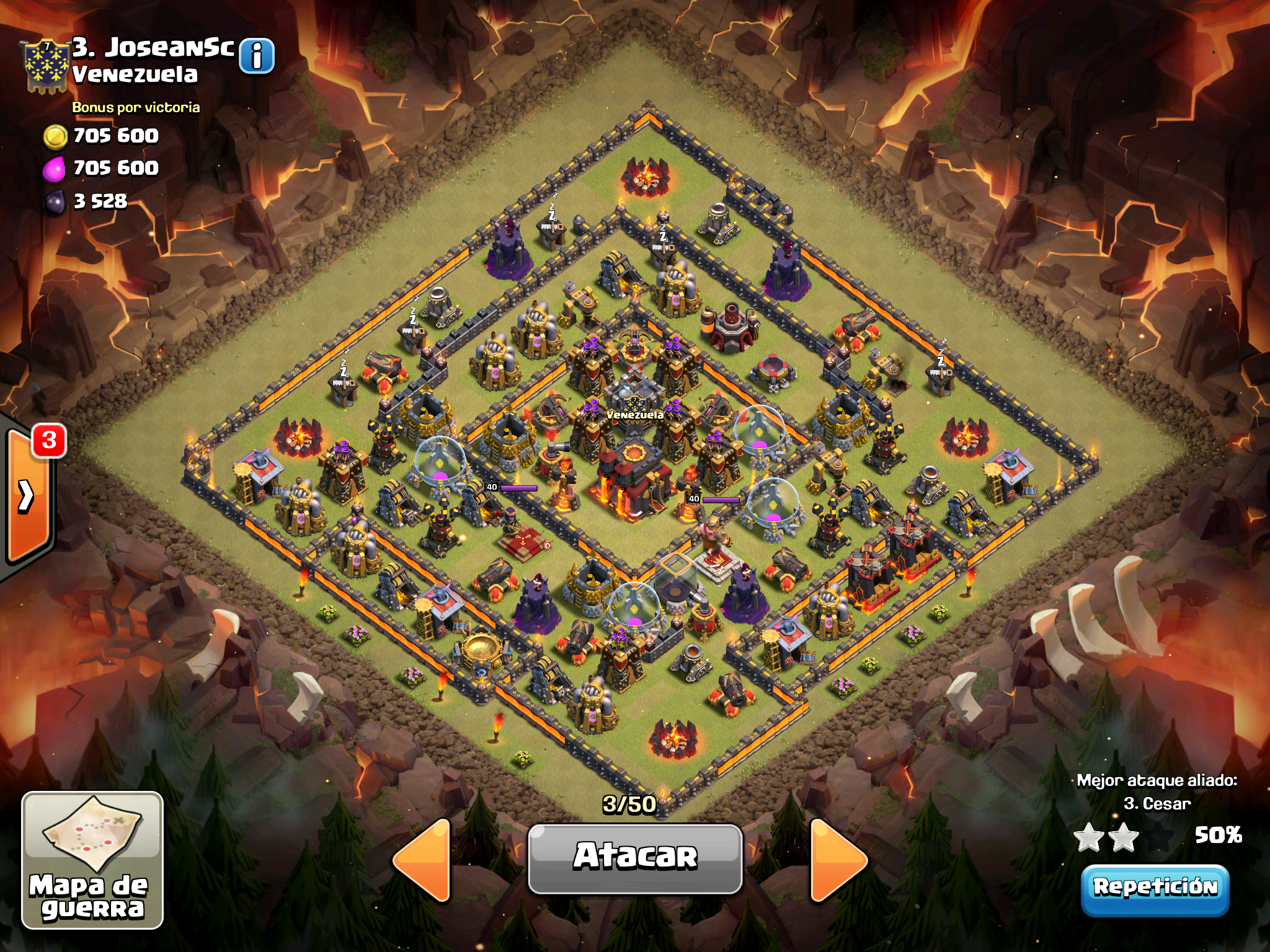Go to the next enemy base

tap(838, 859)
